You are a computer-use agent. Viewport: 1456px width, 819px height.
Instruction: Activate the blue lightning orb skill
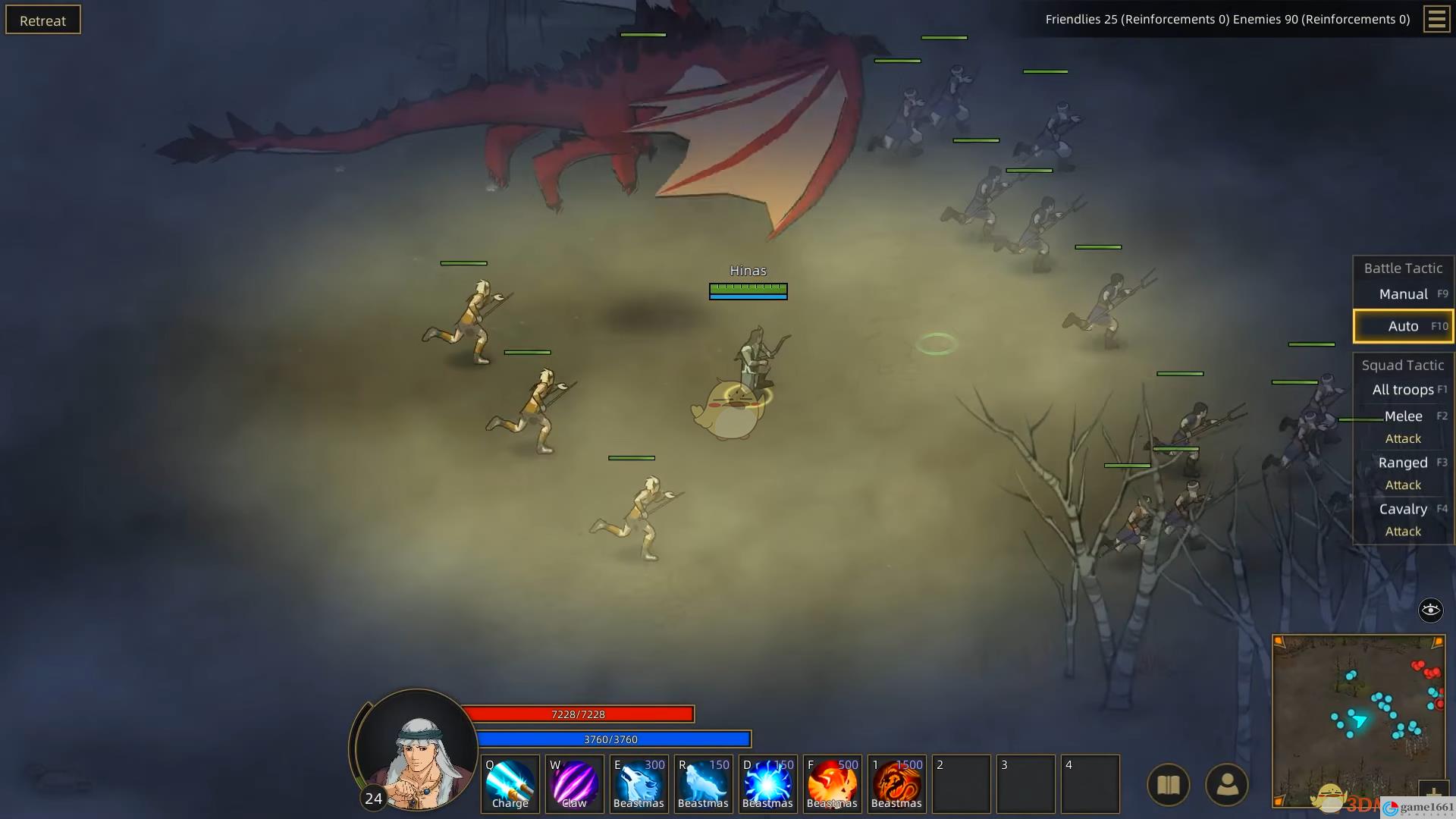pyautogui.click(x=767, y=784)
